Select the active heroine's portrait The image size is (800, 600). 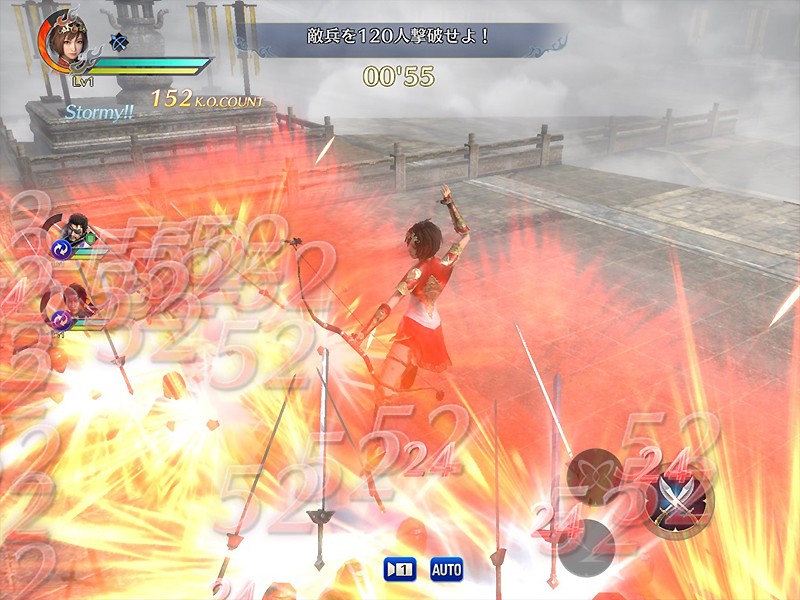coord(67,41)
